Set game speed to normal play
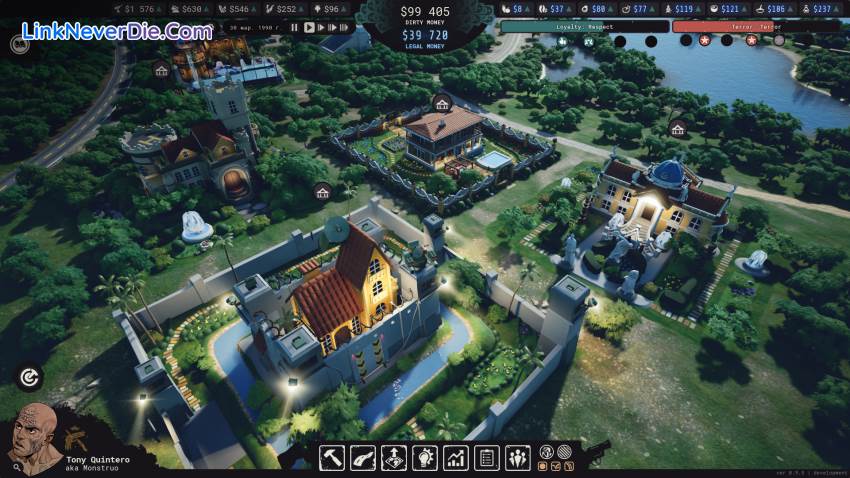 click(307, 27)
